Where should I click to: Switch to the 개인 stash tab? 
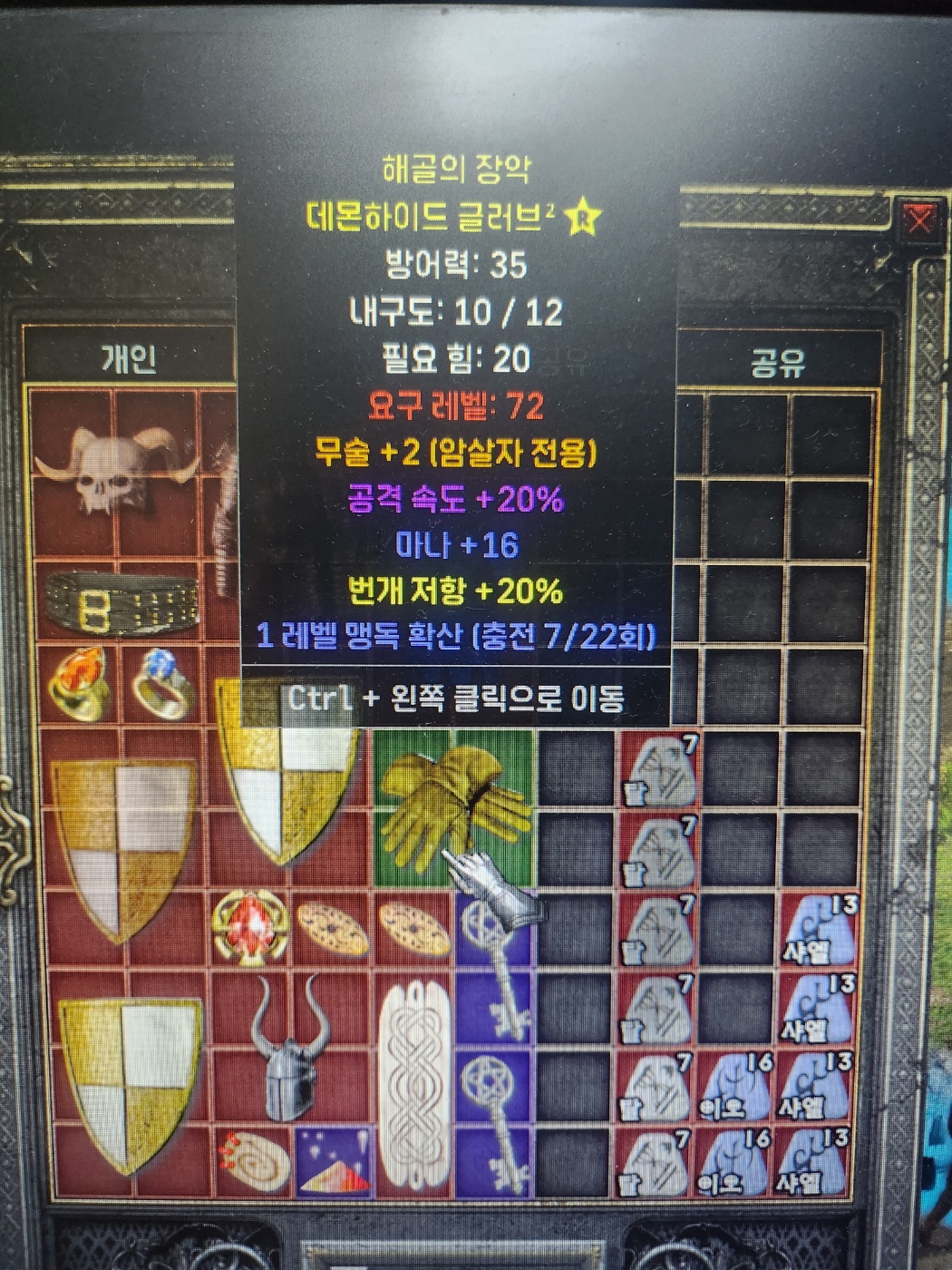pyautogui.click(x=129, y=359)
